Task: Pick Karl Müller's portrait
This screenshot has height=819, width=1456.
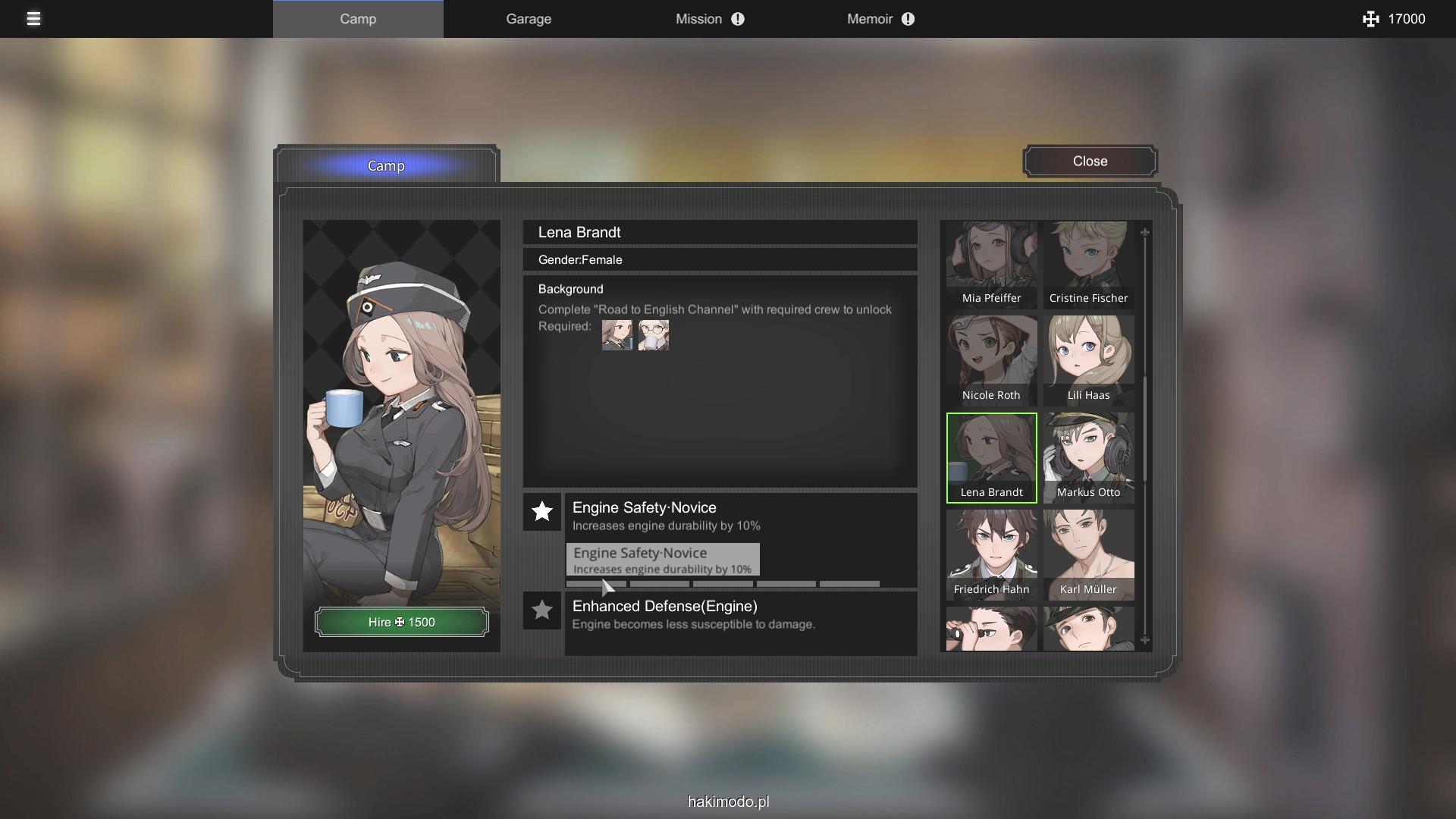Action: pos(1088,555)
